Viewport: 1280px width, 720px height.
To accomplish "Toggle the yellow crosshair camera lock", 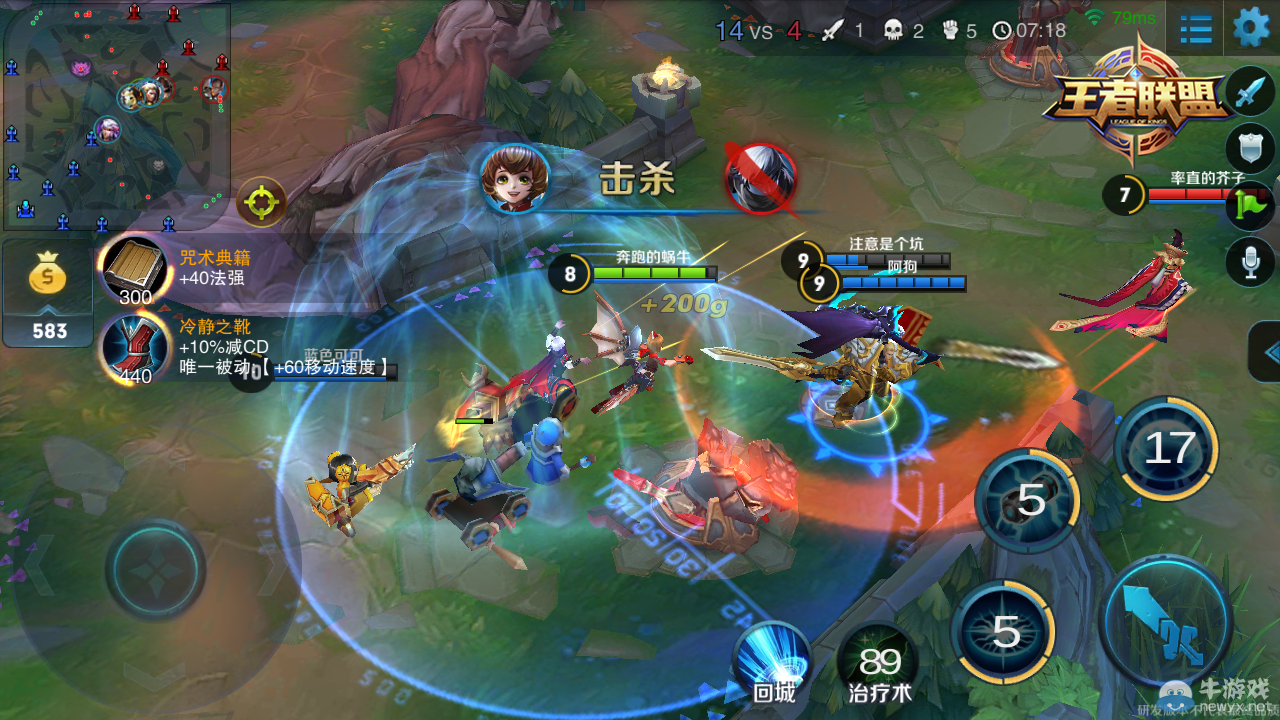I will [x=259, y=202].
